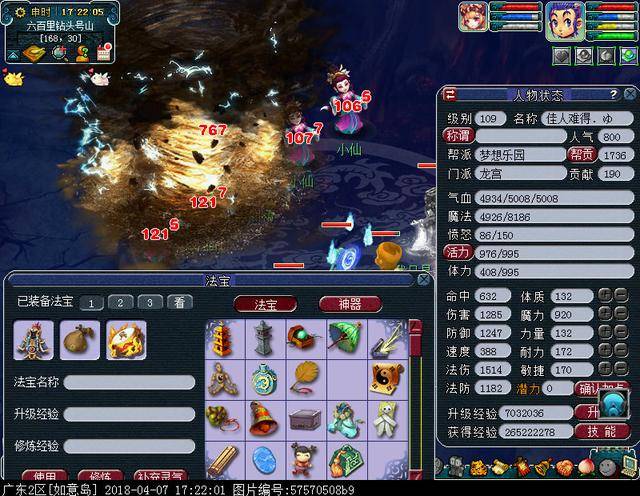Click the 称谓 title button
This screenshot has height=496, width=640.
click(457, 136)
